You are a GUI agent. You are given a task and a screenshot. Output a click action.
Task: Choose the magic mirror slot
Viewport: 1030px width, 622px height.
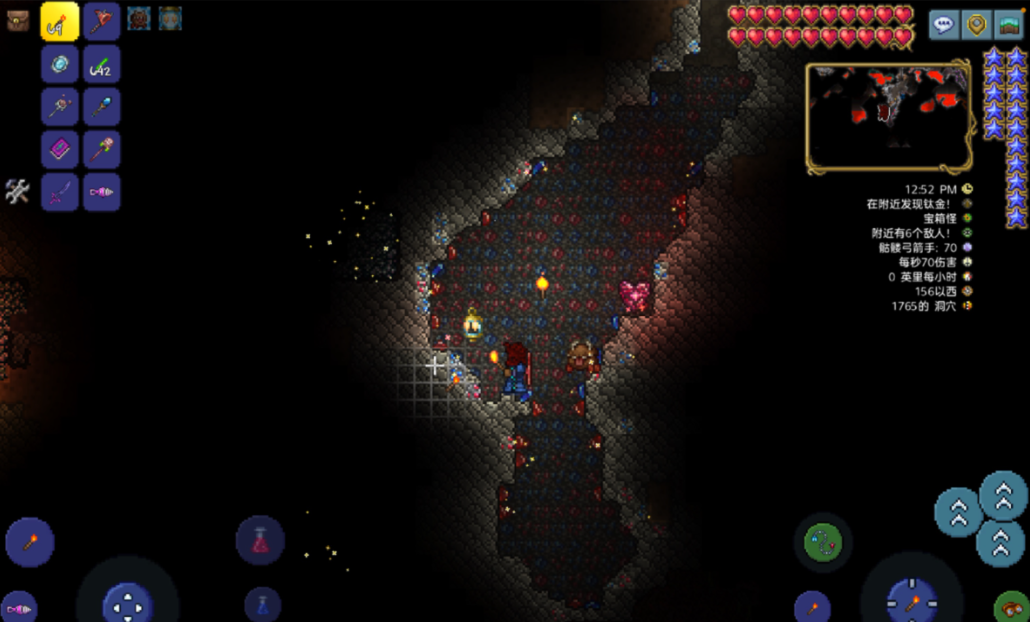point(60,64)
